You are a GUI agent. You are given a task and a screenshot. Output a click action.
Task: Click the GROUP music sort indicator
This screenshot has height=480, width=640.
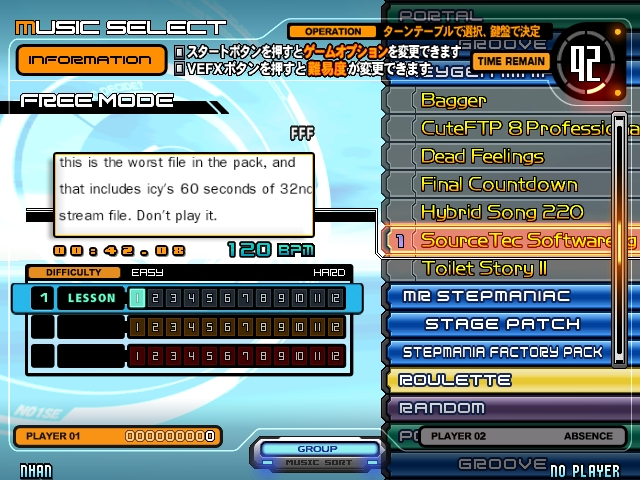[x=317, y=454]
